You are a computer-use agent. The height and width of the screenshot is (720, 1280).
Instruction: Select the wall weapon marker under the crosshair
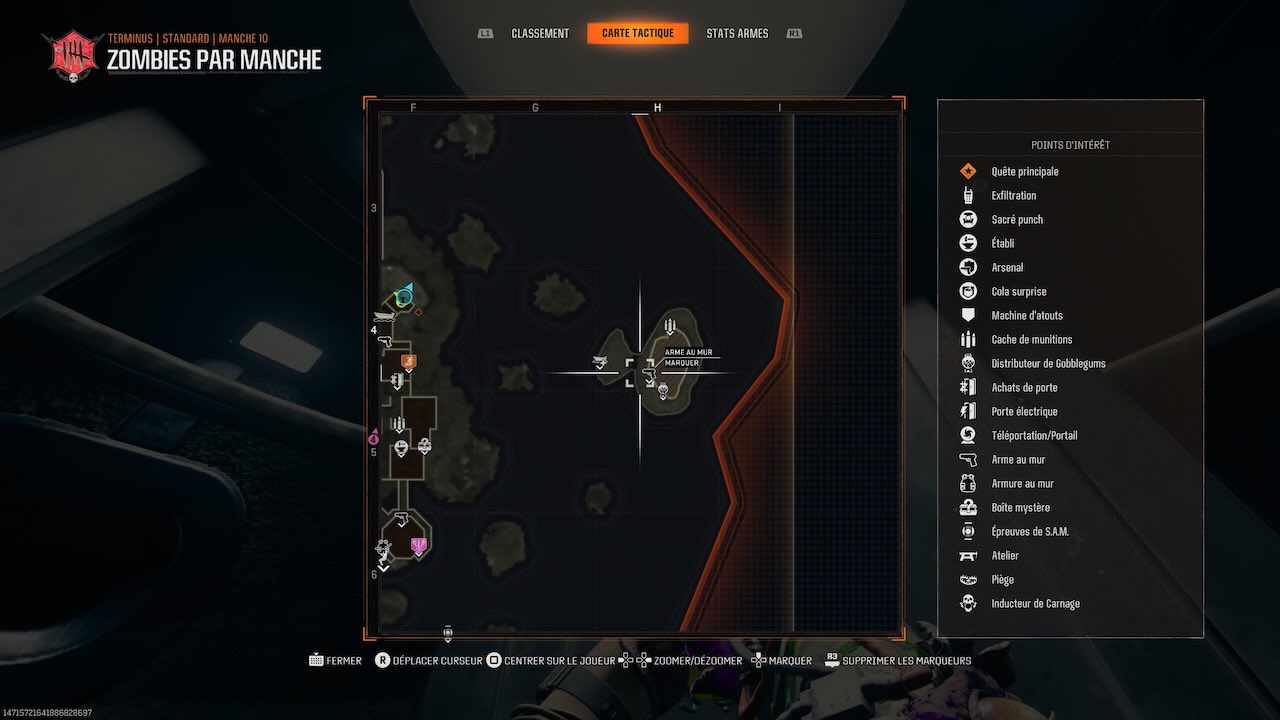[x=647, y=374]
